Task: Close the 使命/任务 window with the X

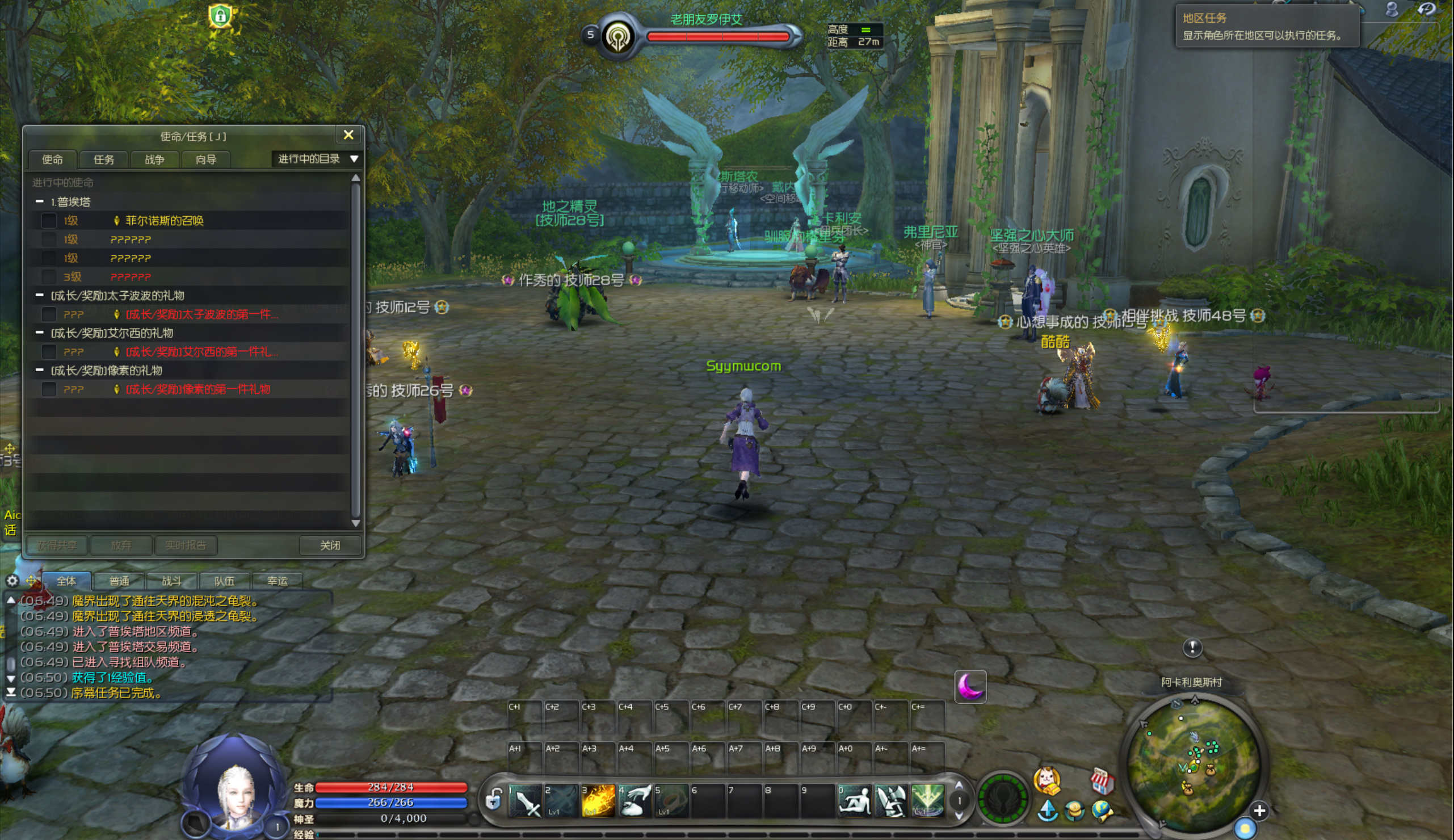Action: point(348,135)
